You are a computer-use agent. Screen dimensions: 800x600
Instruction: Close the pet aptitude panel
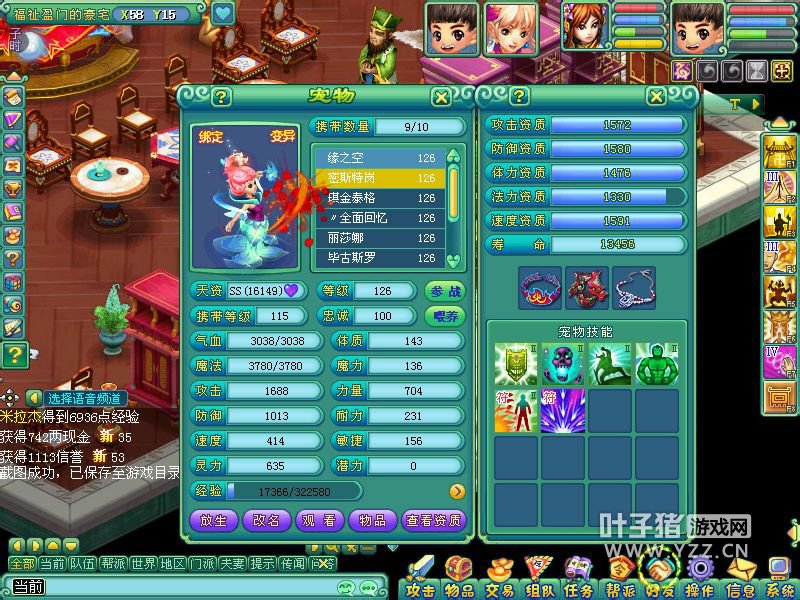pos(656,97)
